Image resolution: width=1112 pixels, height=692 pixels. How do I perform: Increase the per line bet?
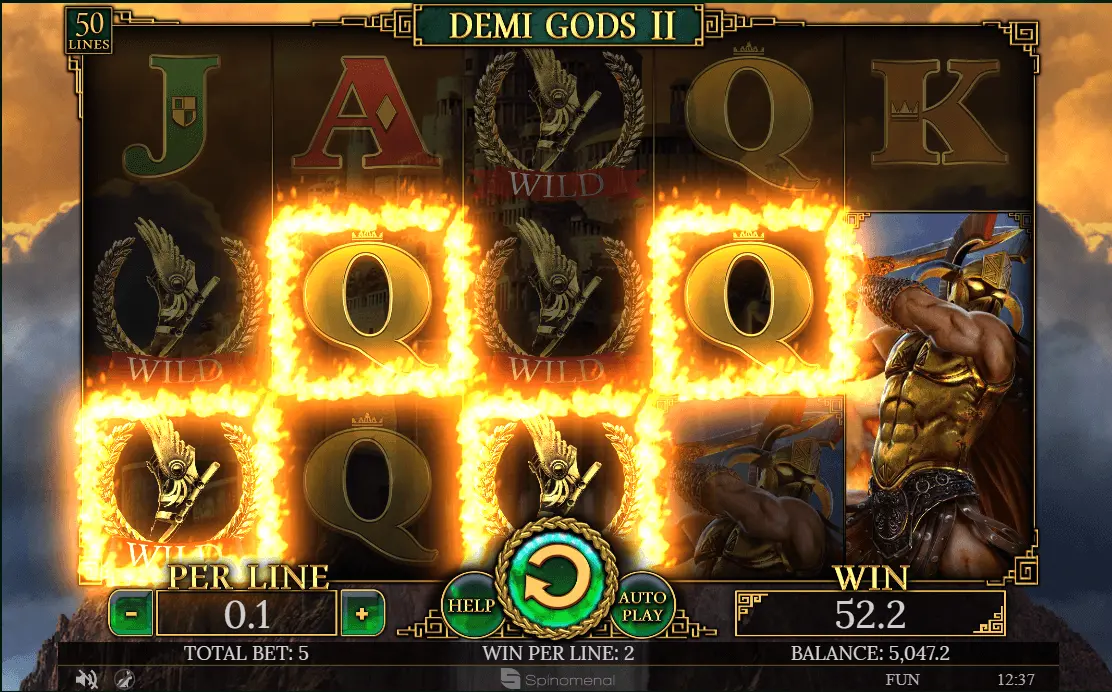pos(363,613)
